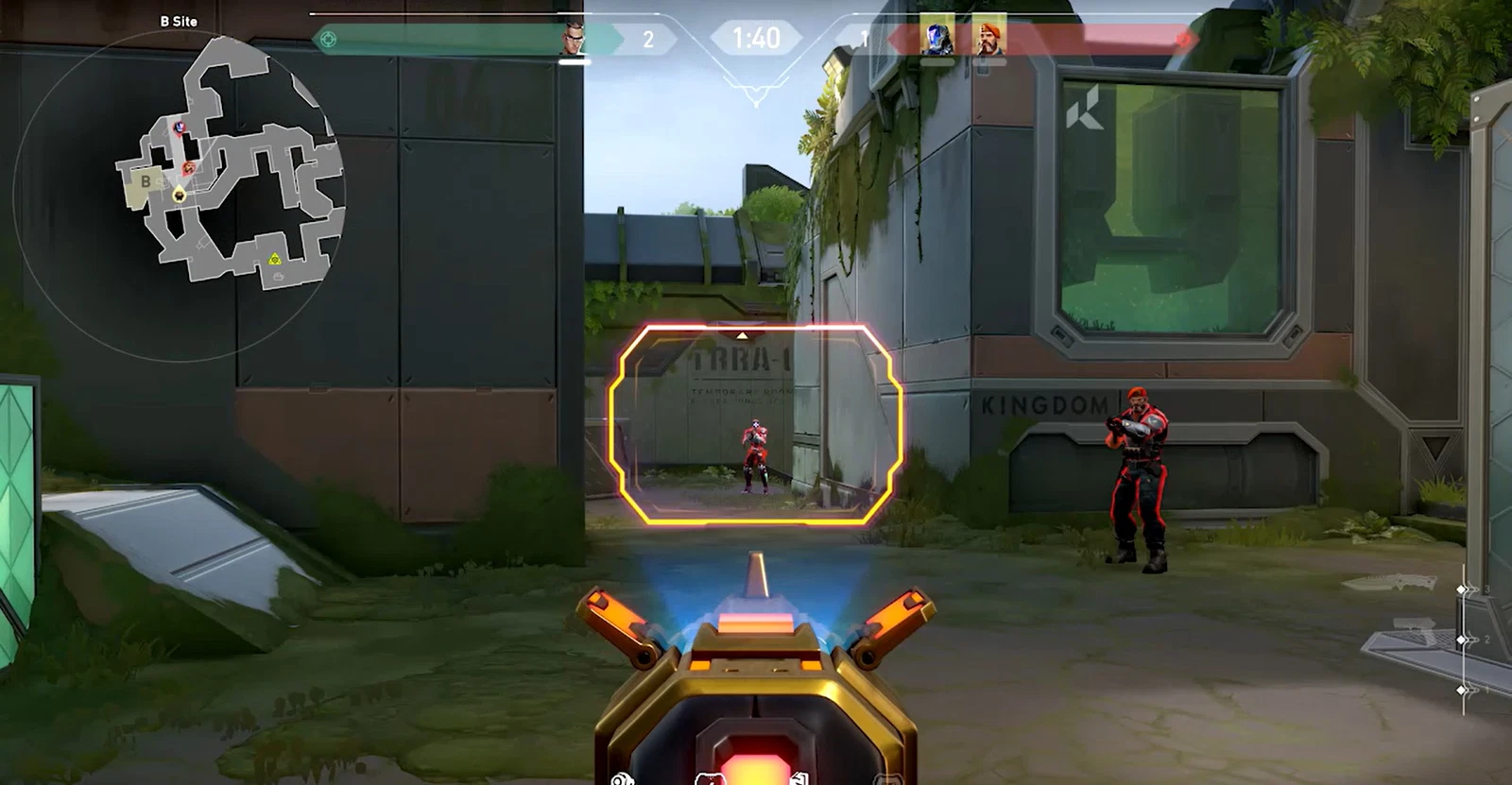Select the yellow spike marker on minimap
This screenshot has height=785, width=1512.
click(x=274, y=259)
